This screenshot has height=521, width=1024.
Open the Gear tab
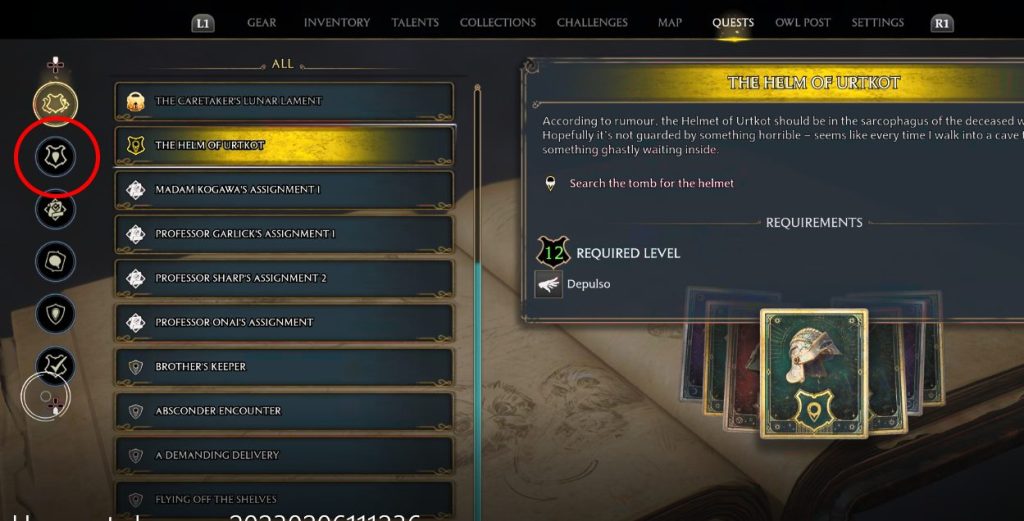tap(261, 22)
